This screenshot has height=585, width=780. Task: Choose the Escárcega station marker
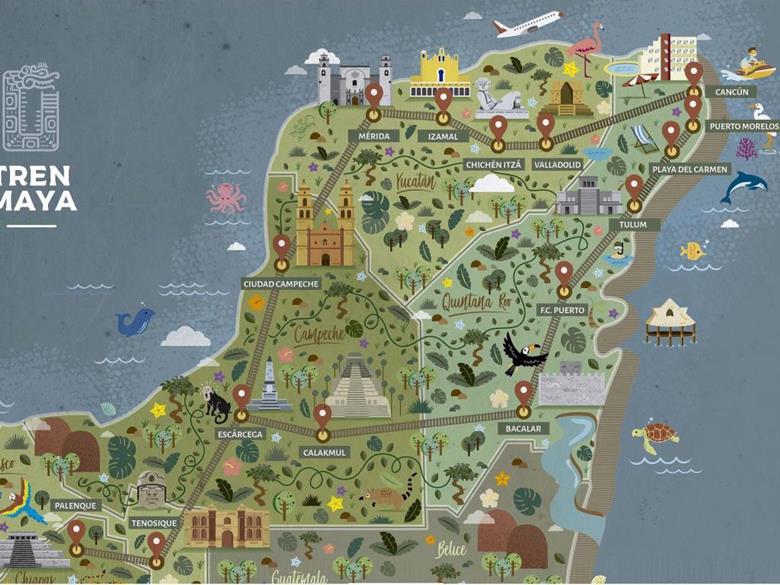click(242, 398)
